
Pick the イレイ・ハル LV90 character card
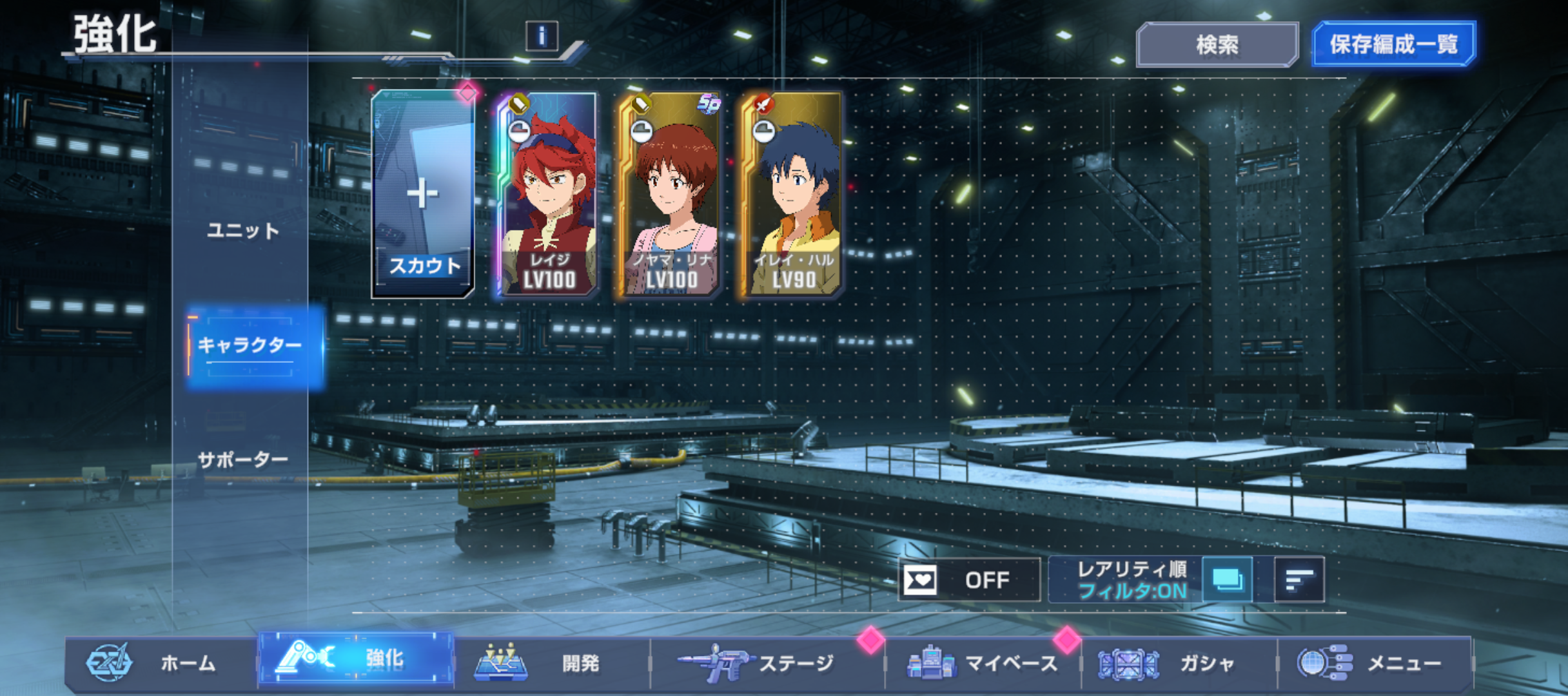tap(793, 195)
